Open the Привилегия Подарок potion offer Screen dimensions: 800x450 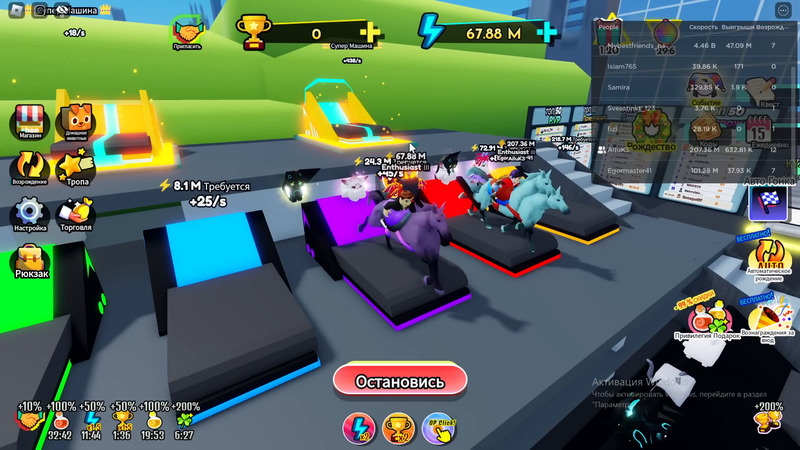click(711, 318)
